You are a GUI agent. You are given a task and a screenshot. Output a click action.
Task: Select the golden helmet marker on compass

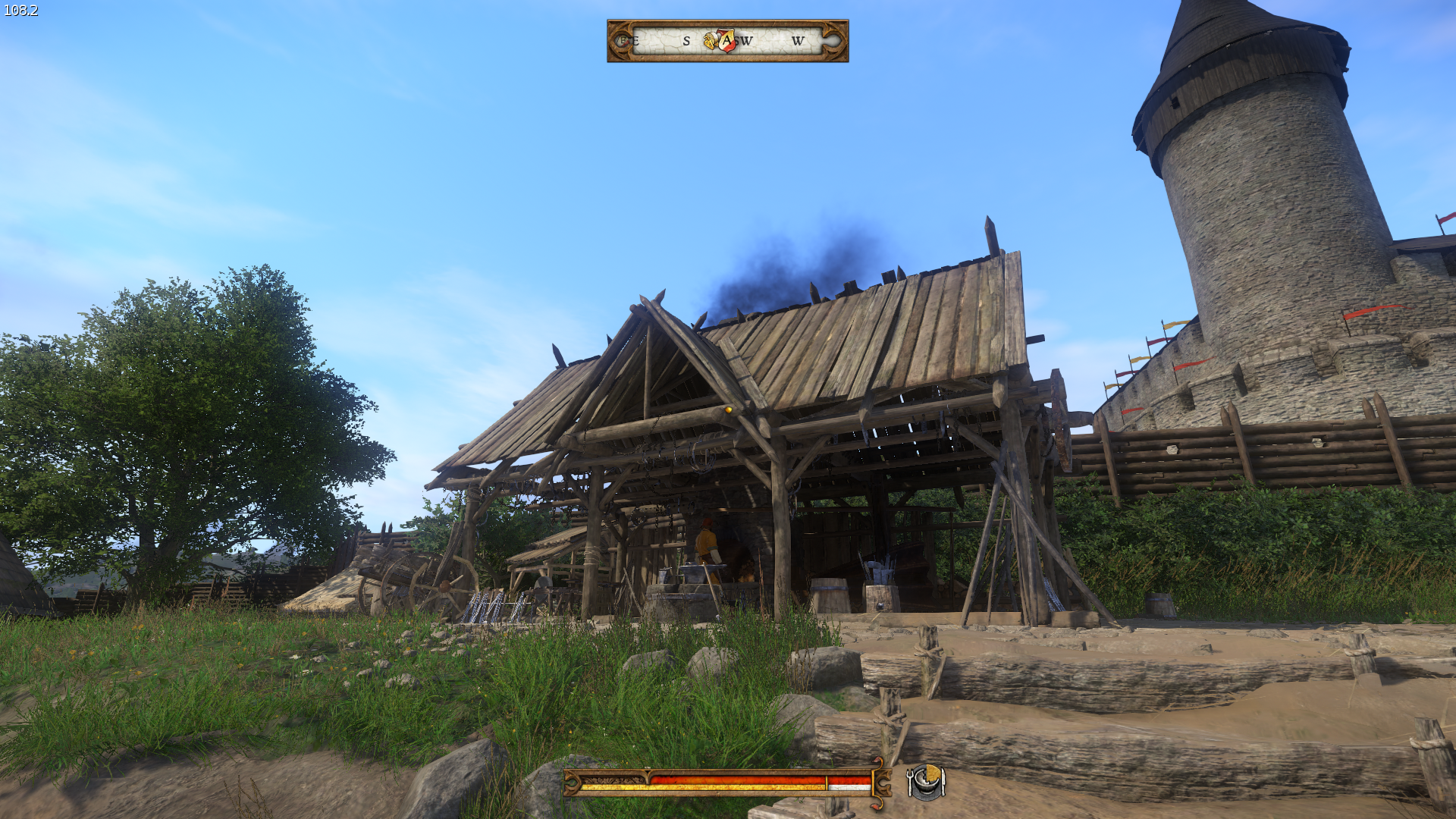(711, 41)
